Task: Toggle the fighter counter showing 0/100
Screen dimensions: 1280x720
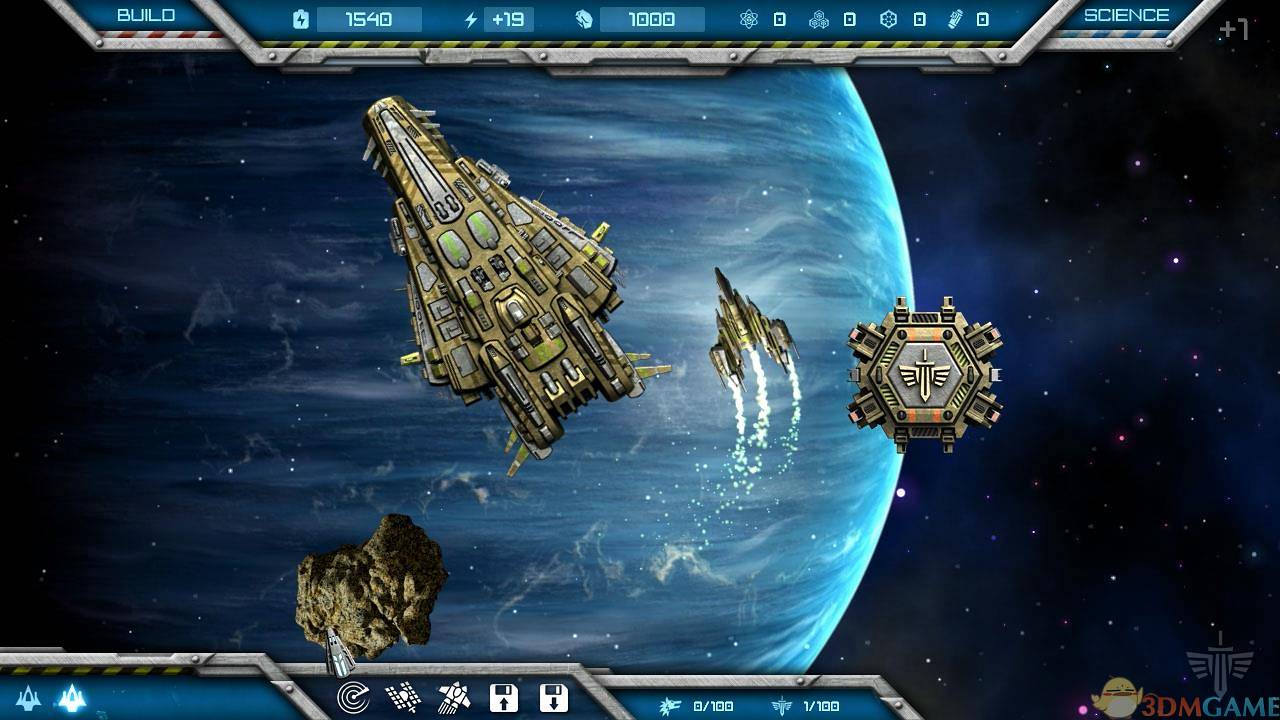Action: [x=700, y=706]
